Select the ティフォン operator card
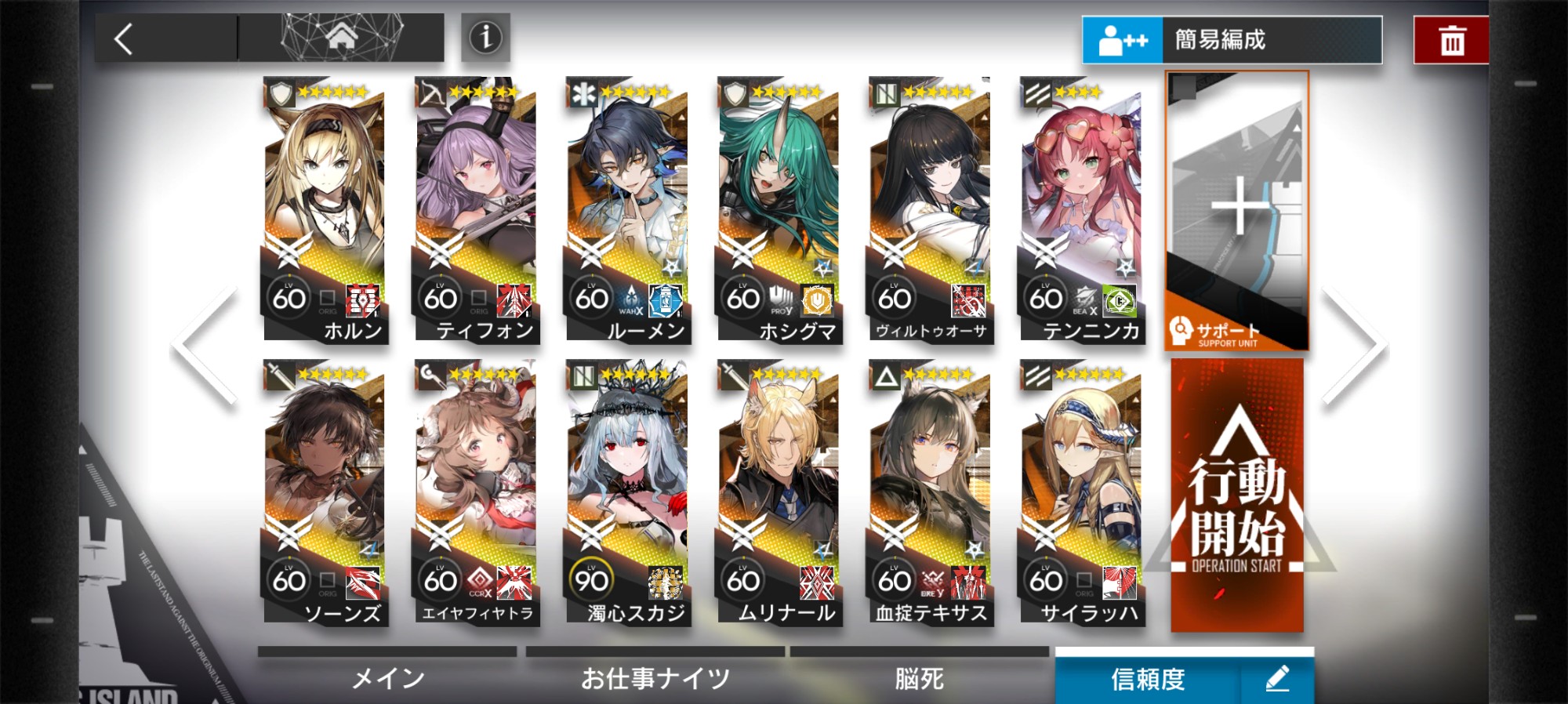1568x704 pixels. point(475,210)
